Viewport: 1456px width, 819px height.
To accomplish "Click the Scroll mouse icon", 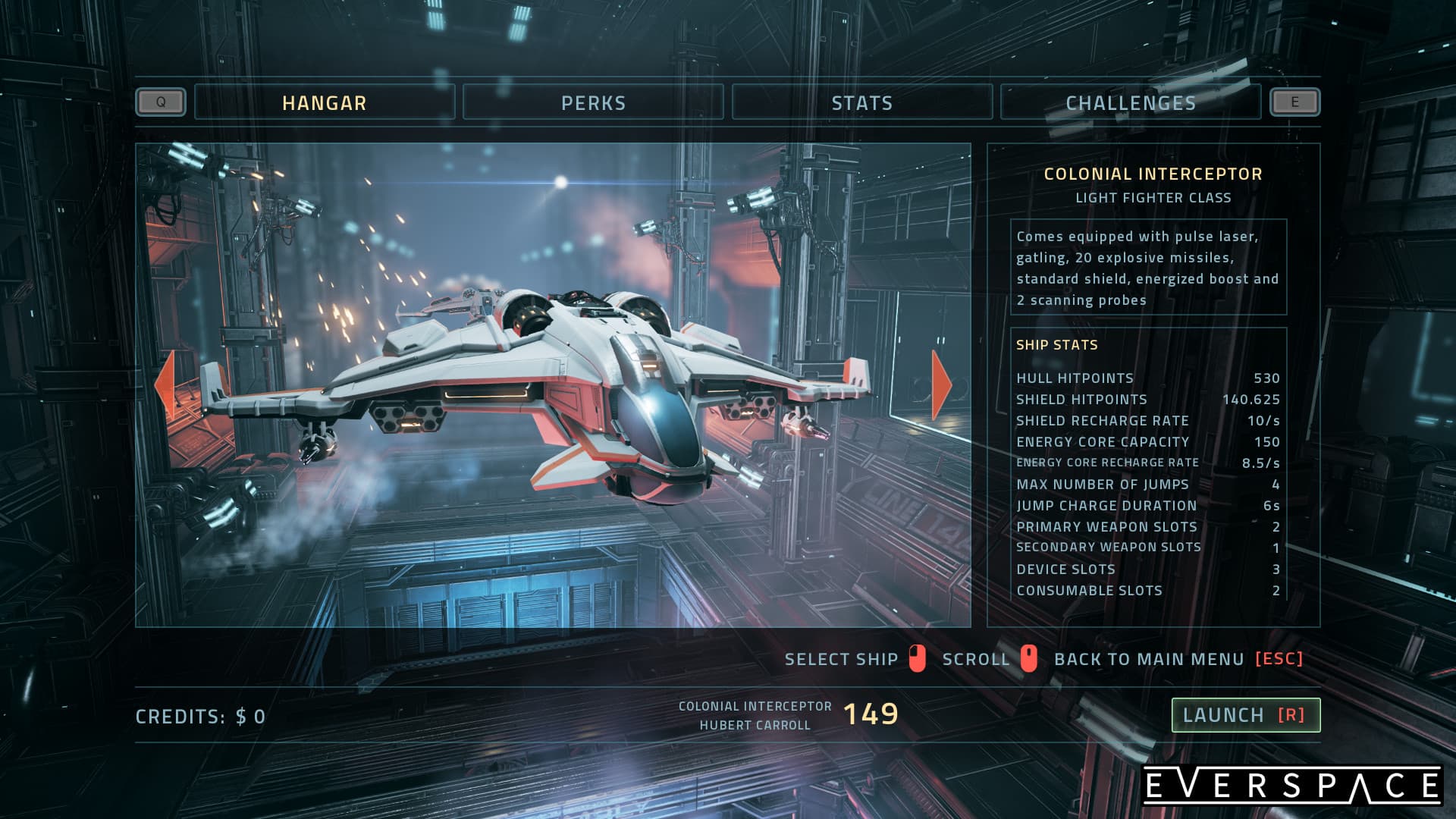I will (1028, 659).
